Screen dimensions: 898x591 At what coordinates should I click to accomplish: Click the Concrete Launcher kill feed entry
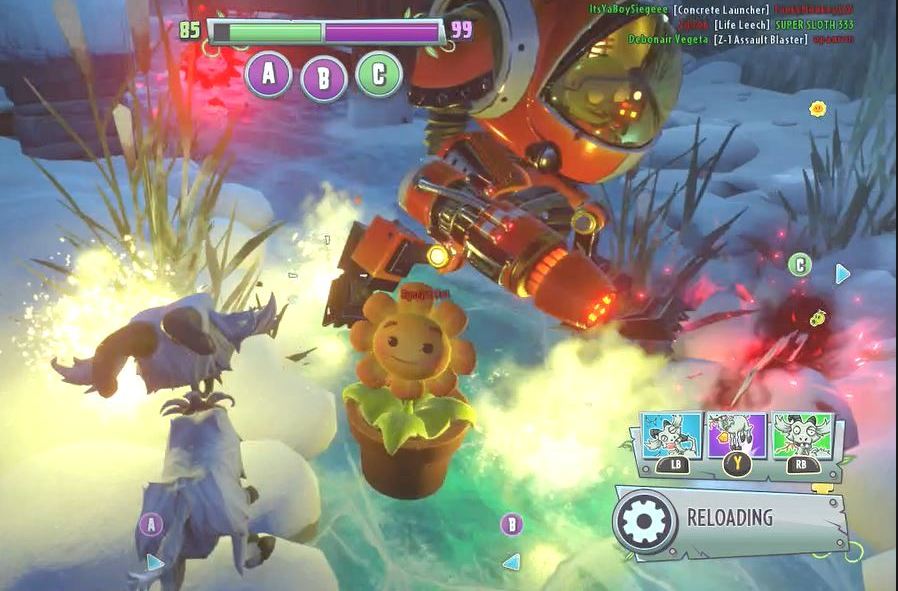[x=719, y=10]
